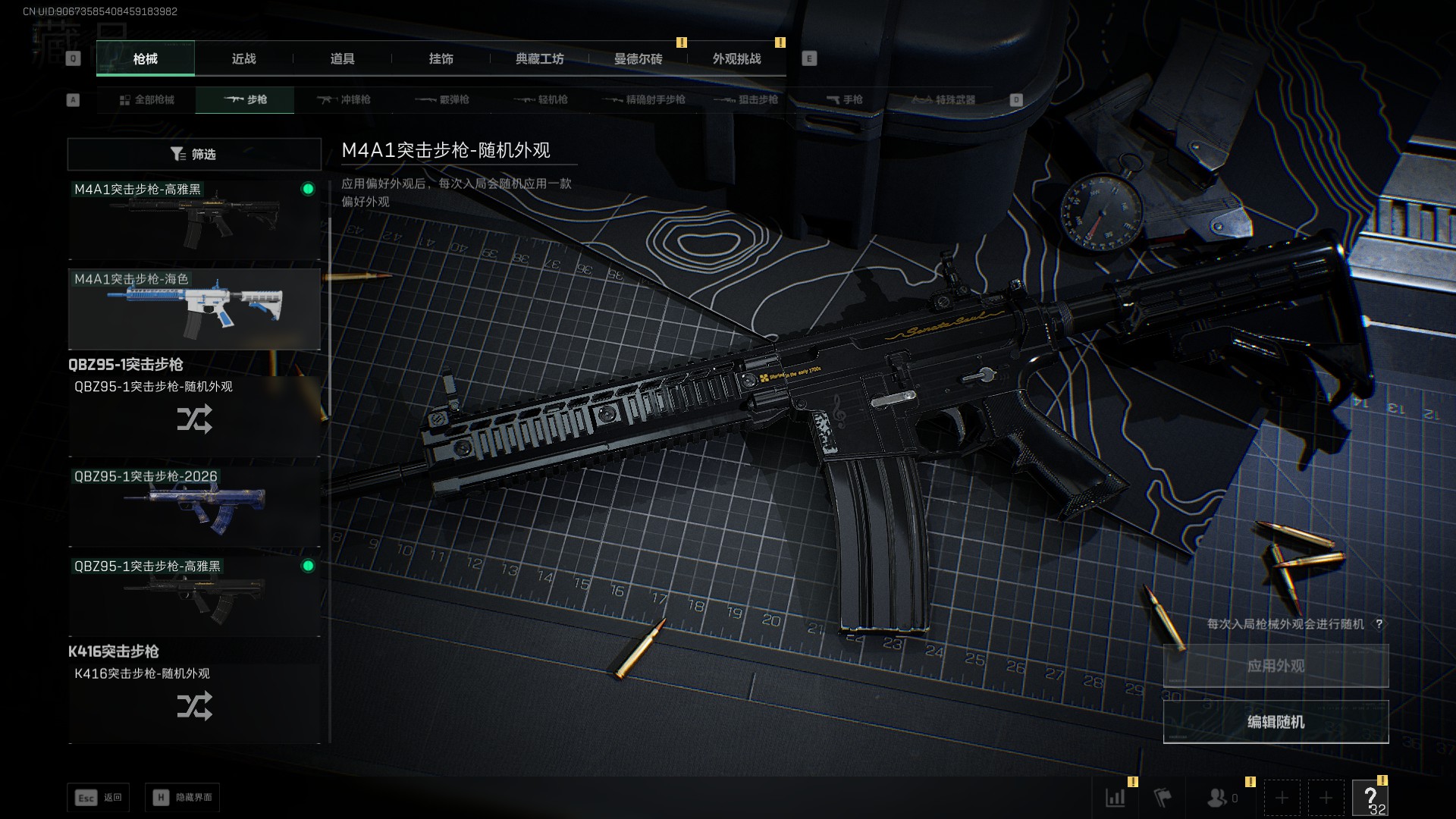Open the 典藏工坊 workshop tab
The image size is (1456, 819).
539,59
